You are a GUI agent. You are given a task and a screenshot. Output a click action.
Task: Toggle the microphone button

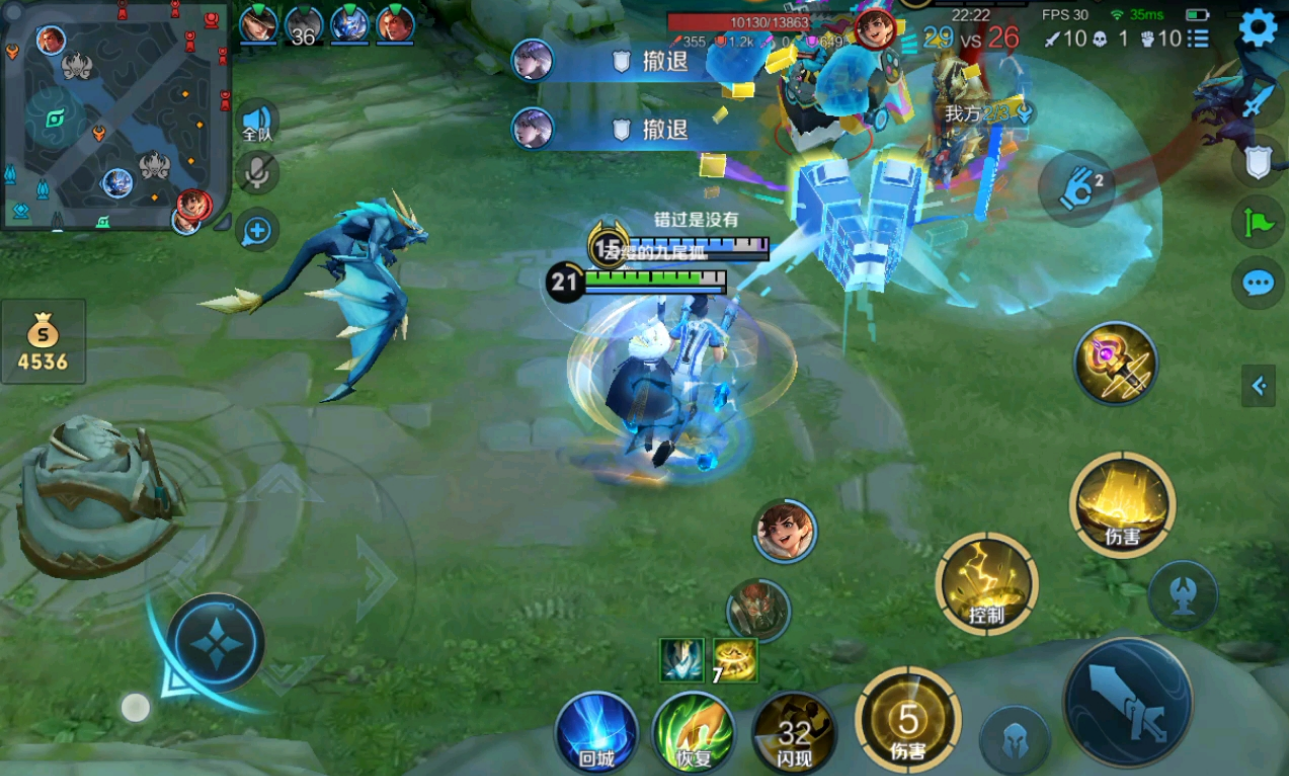pyautogui.click(x=257, y=174)
